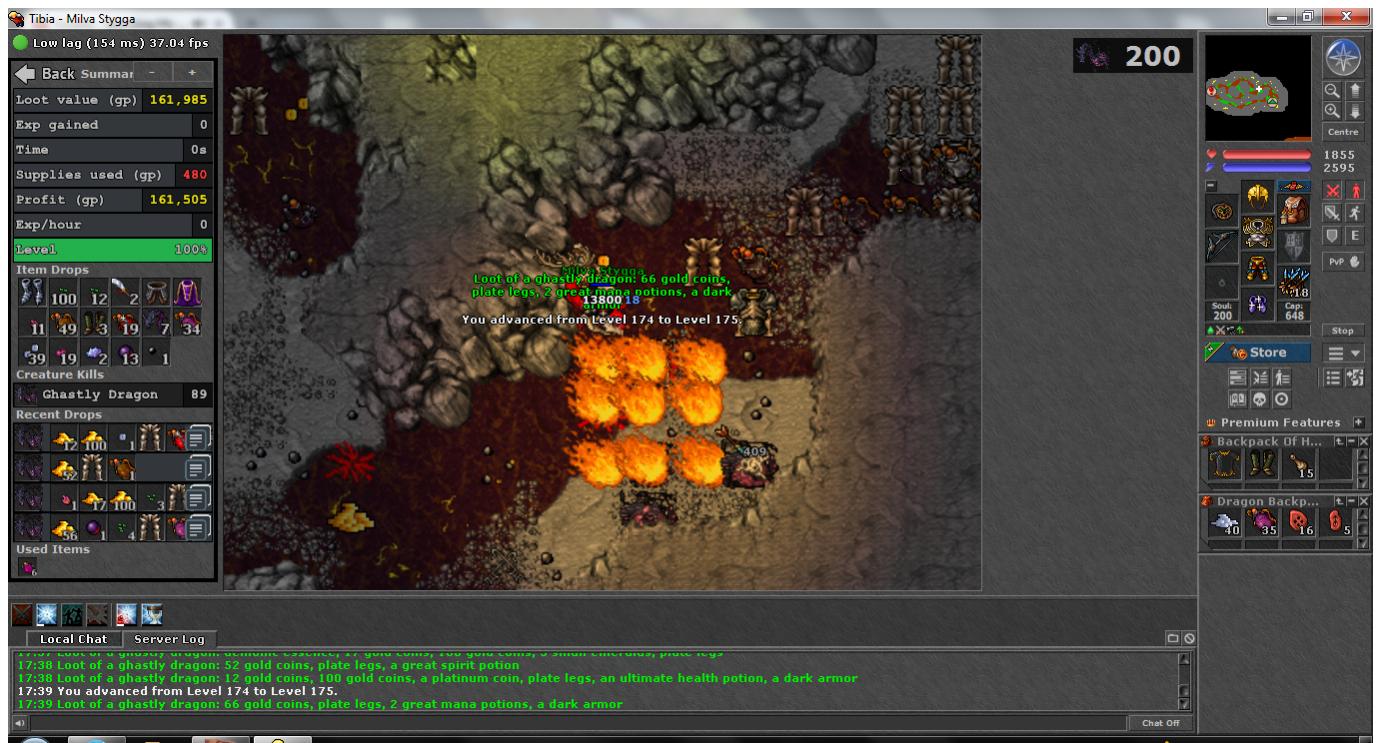
Task: Close the Dragon Backpack container
Action: tap(1364, 499)
